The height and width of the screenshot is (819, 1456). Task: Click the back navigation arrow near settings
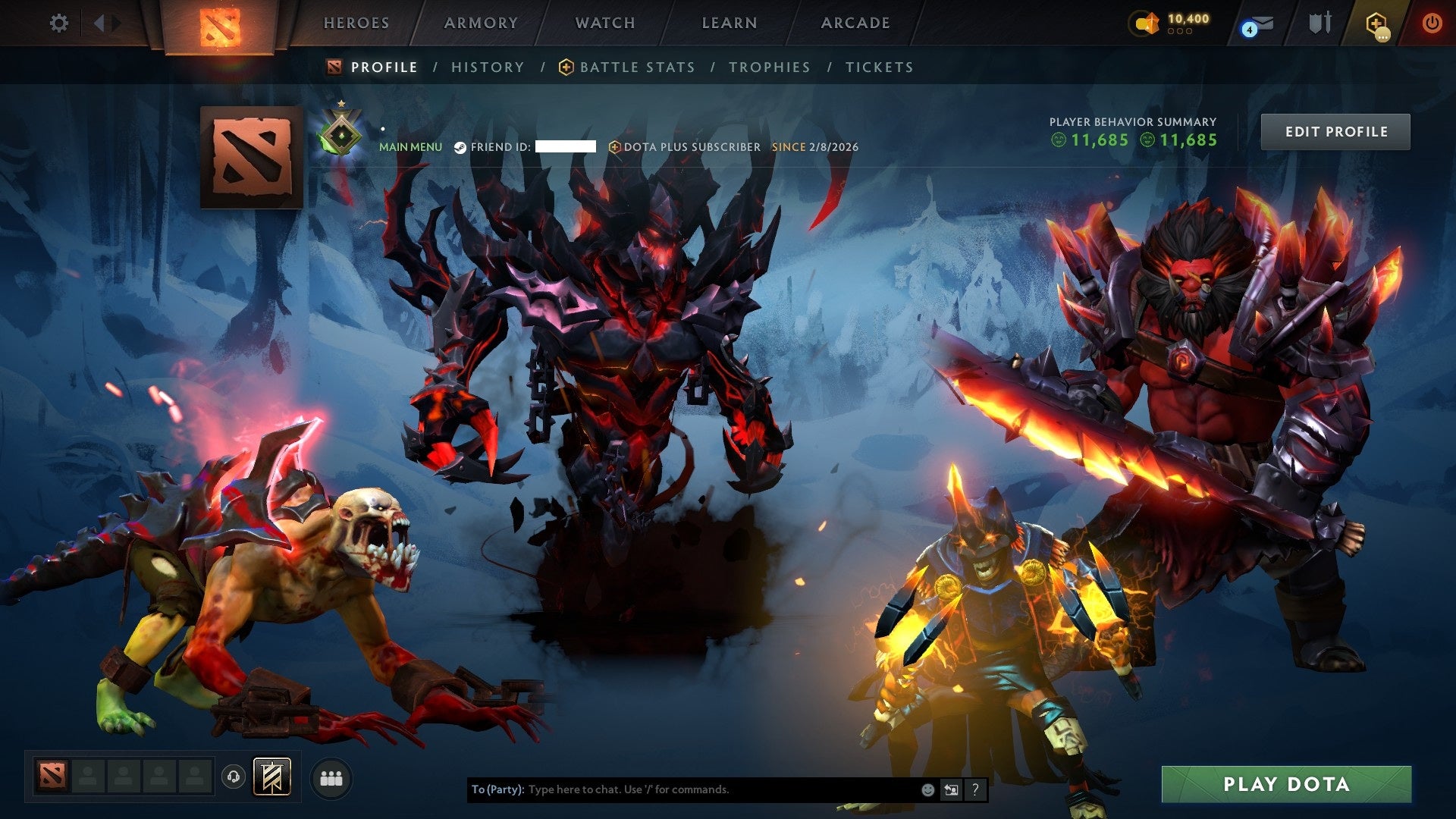tap(99, 23)
